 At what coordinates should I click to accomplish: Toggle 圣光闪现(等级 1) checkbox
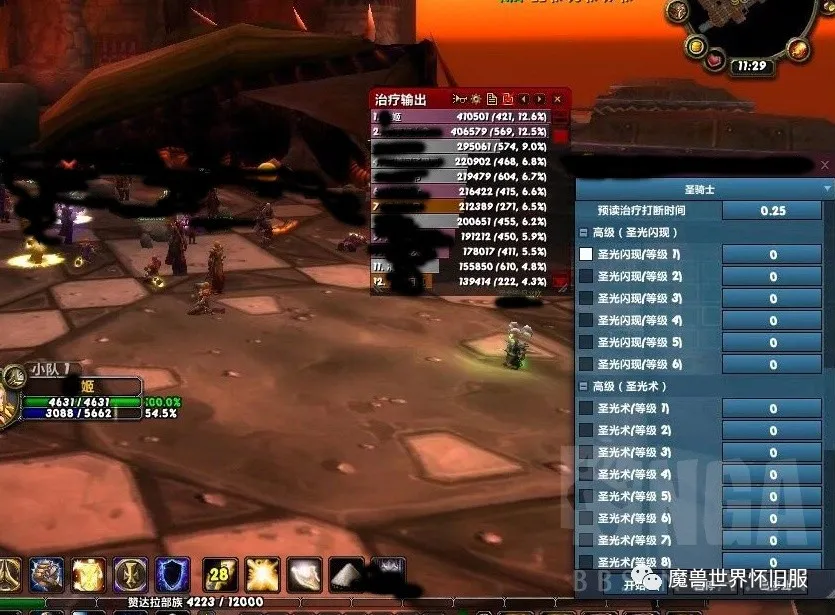[x=586, y=254]
